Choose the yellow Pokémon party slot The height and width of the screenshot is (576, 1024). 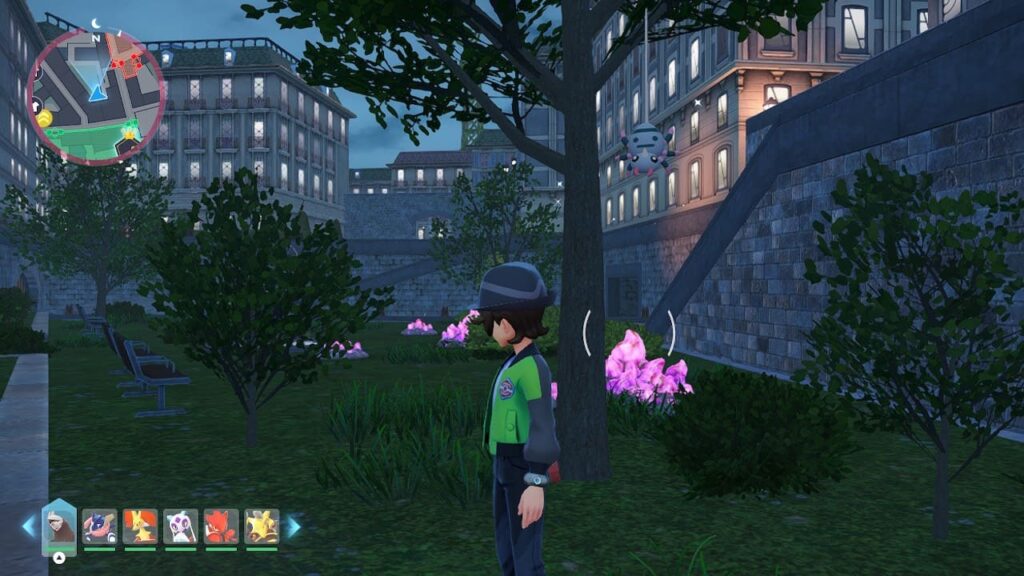pyautogui.click(x=262, y=526)
